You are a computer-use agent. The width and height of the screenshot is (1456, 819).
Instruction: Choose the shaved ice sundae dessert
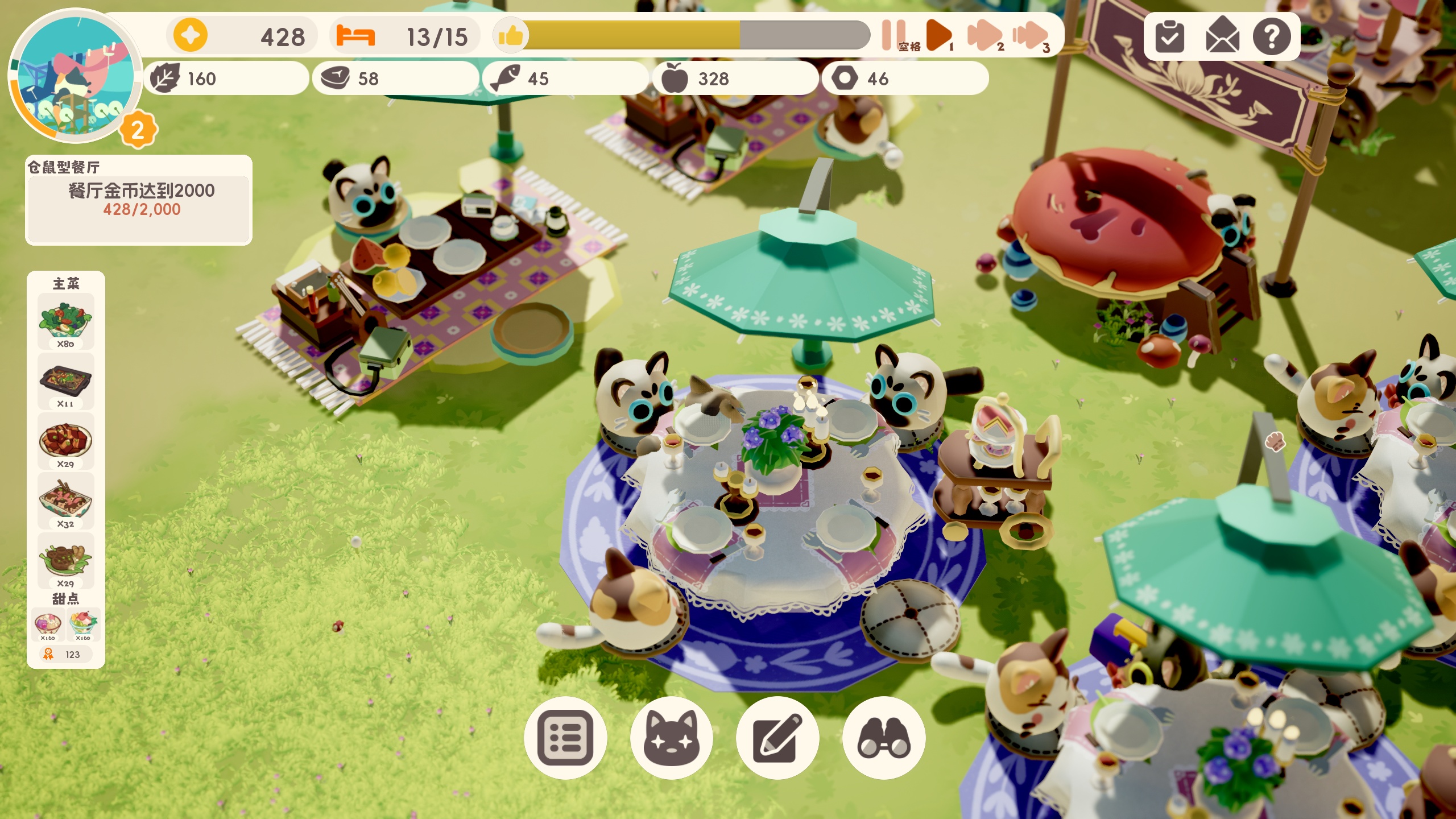[83, 624]
